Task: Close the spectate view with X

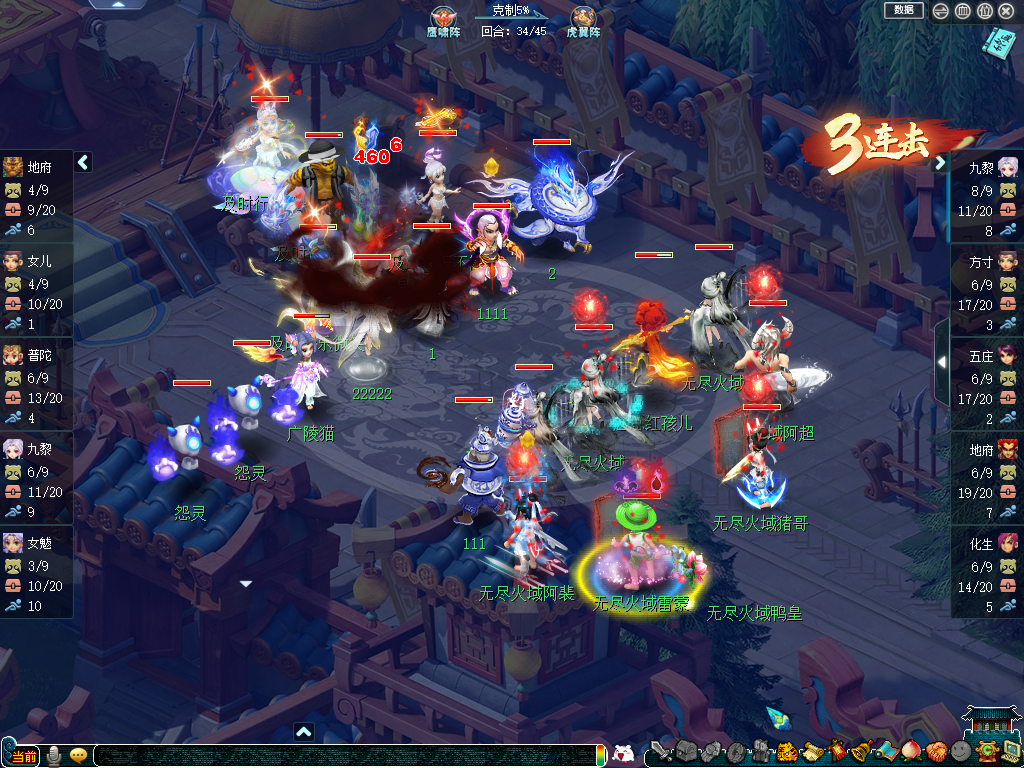Action: (1006, 11)
